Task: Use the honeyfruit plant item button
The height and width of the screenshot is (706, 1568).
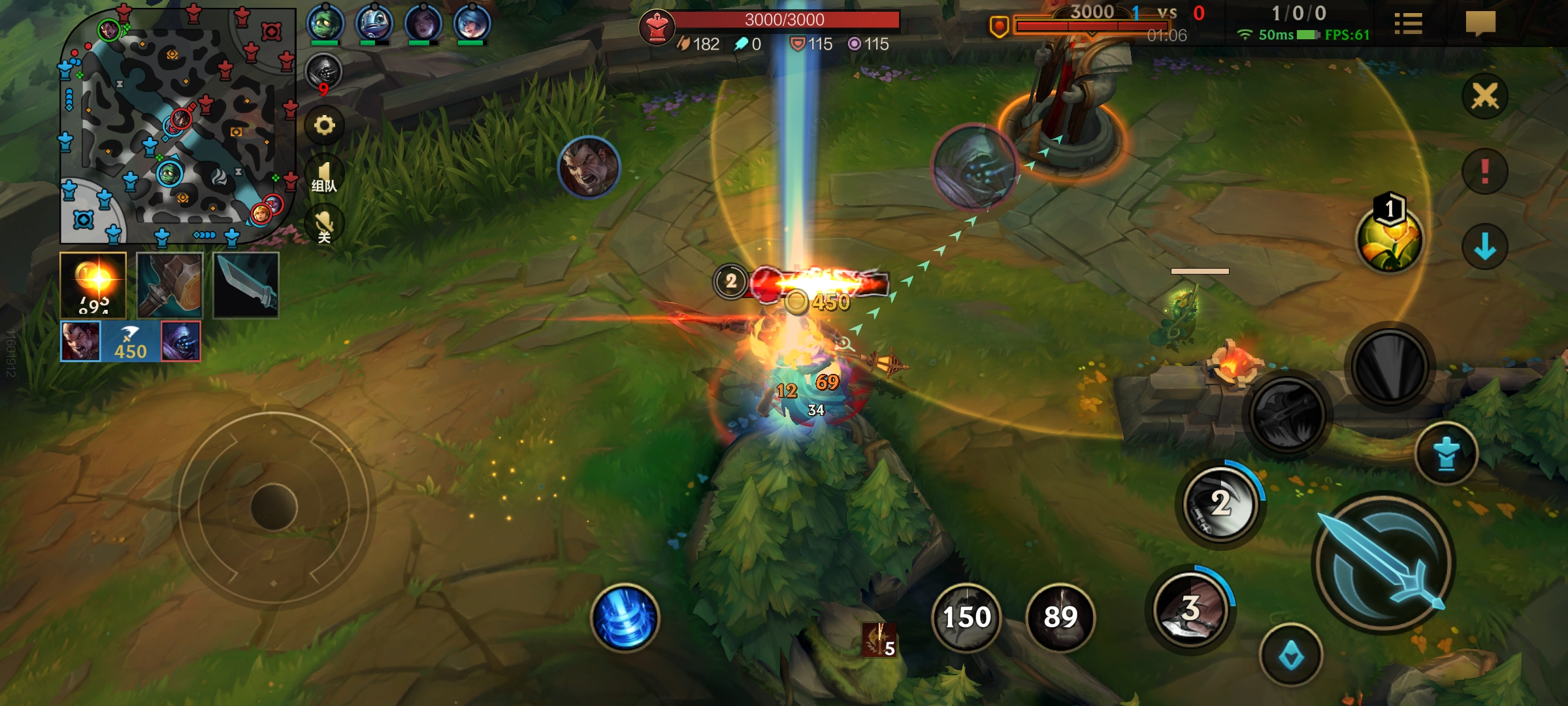Action: tap(1388, 239)
